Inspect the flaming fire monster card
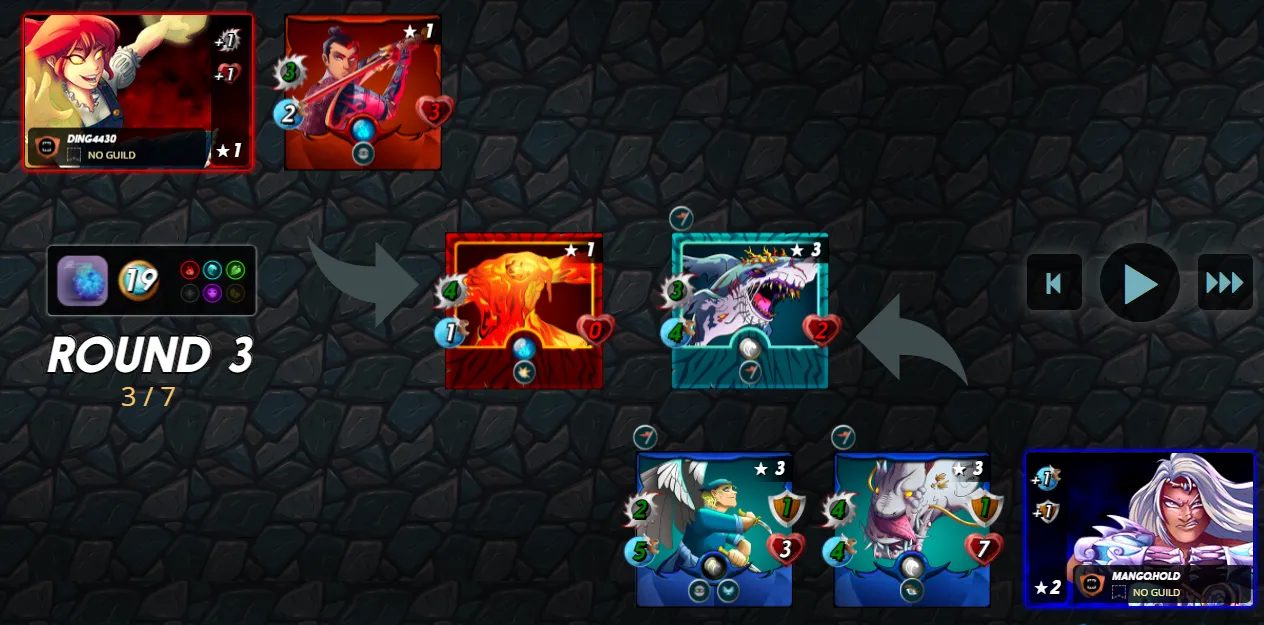Image resolution: width=1264 pixels, height=625 pixels. click(524, 310)
